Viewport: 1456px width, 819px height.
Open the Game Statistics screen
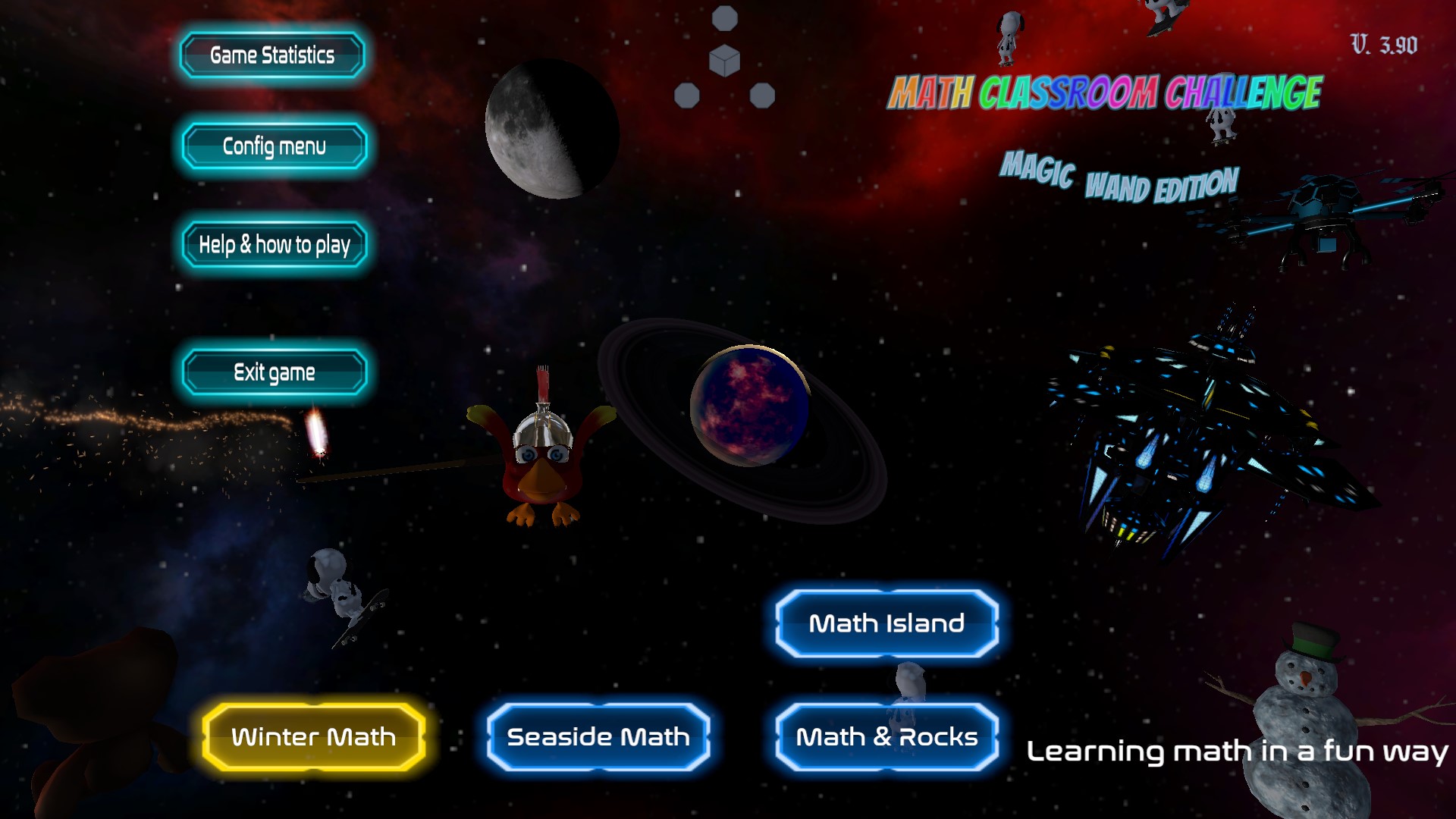[272, 55]
